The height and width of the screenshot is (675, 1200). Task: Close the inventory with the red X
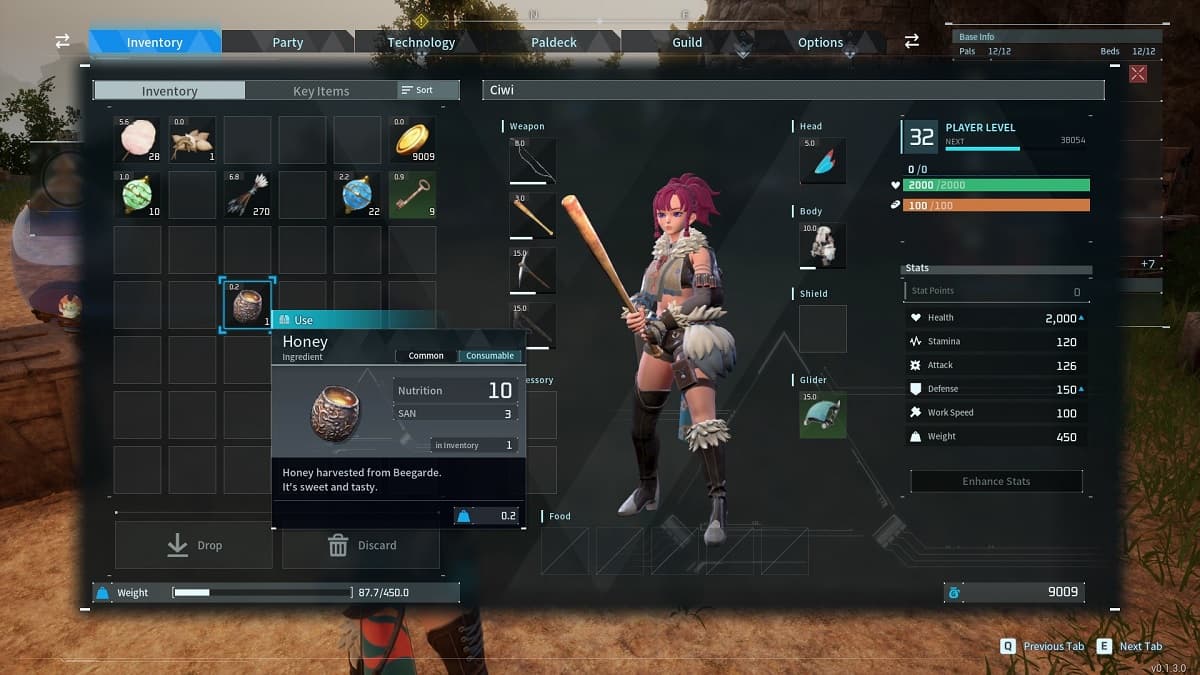tap(1137, 73)
